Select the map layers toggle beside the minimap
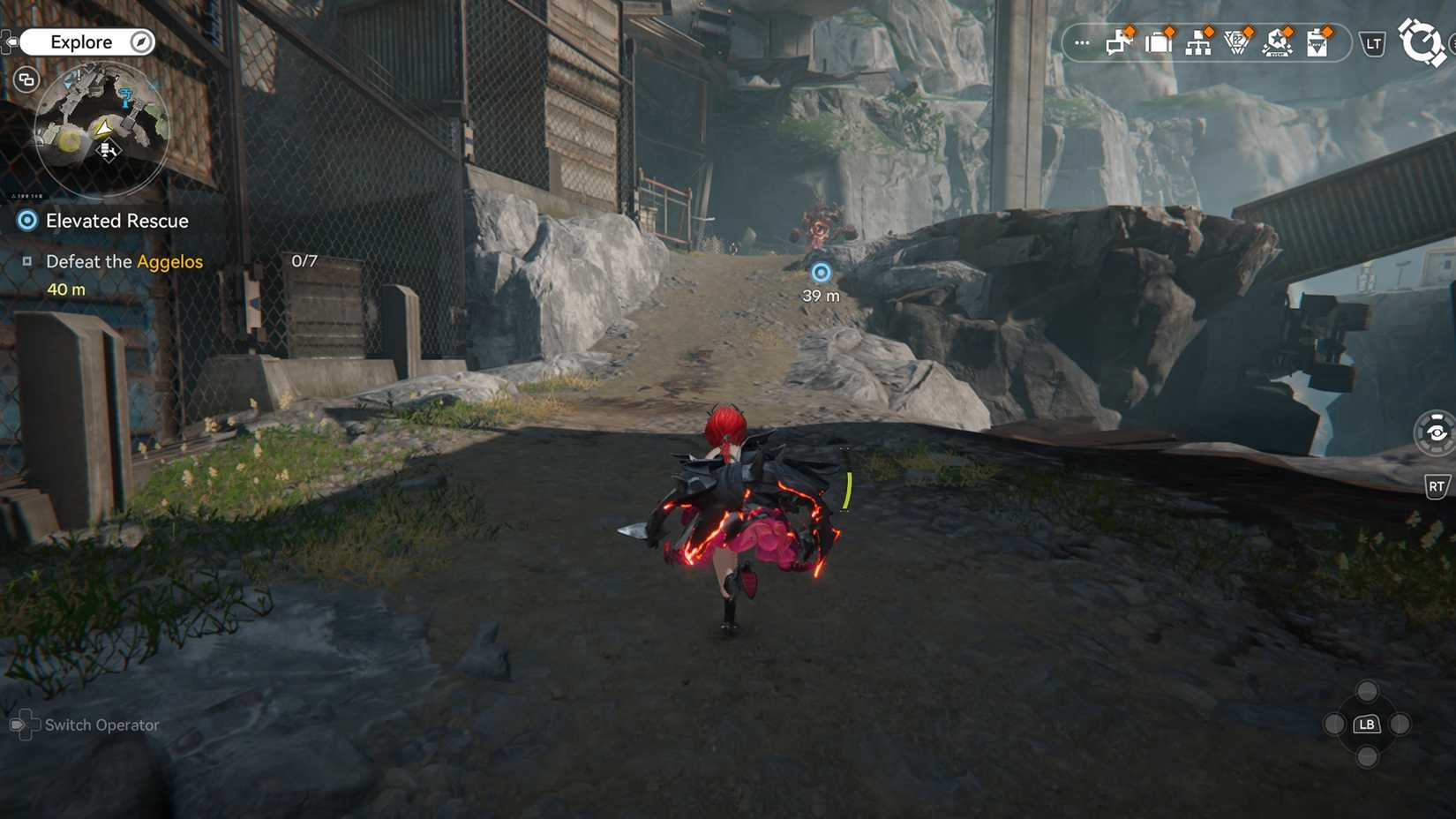 [x=26, y=79]
